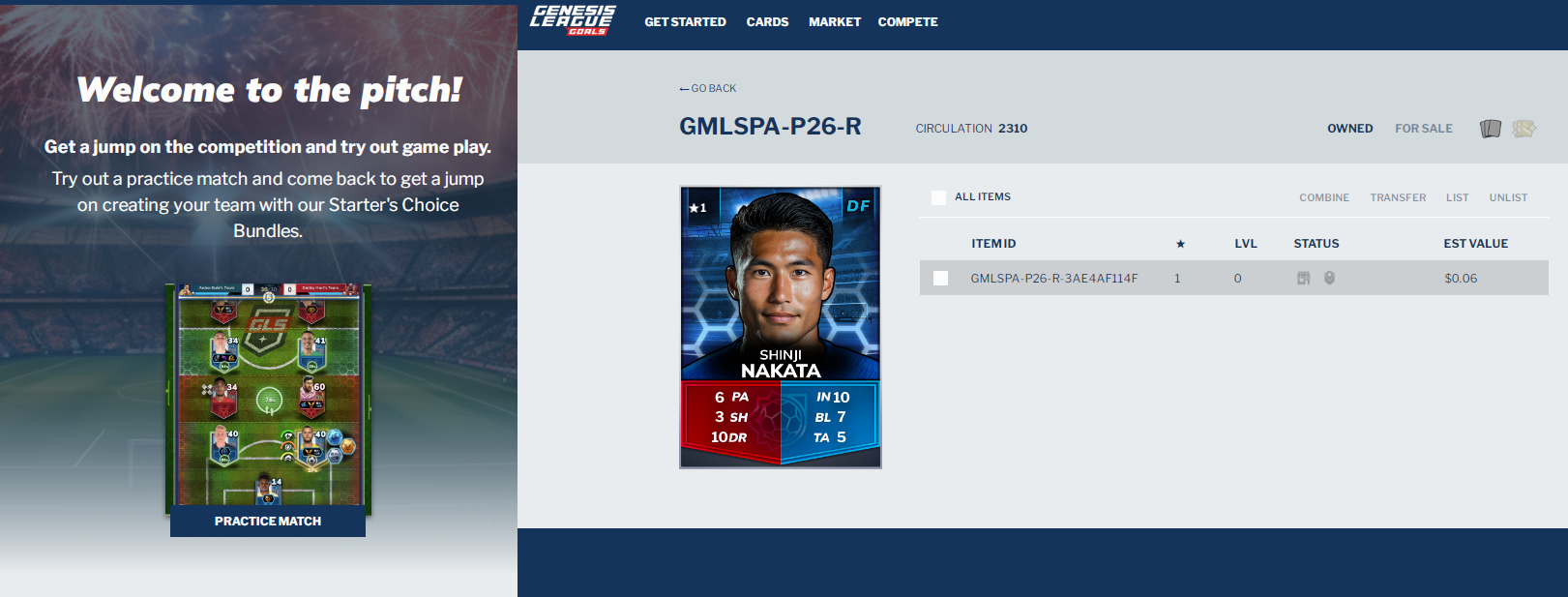Follow the Go Back link
This screenshot has height=597, width=1568.
(708, 89)
